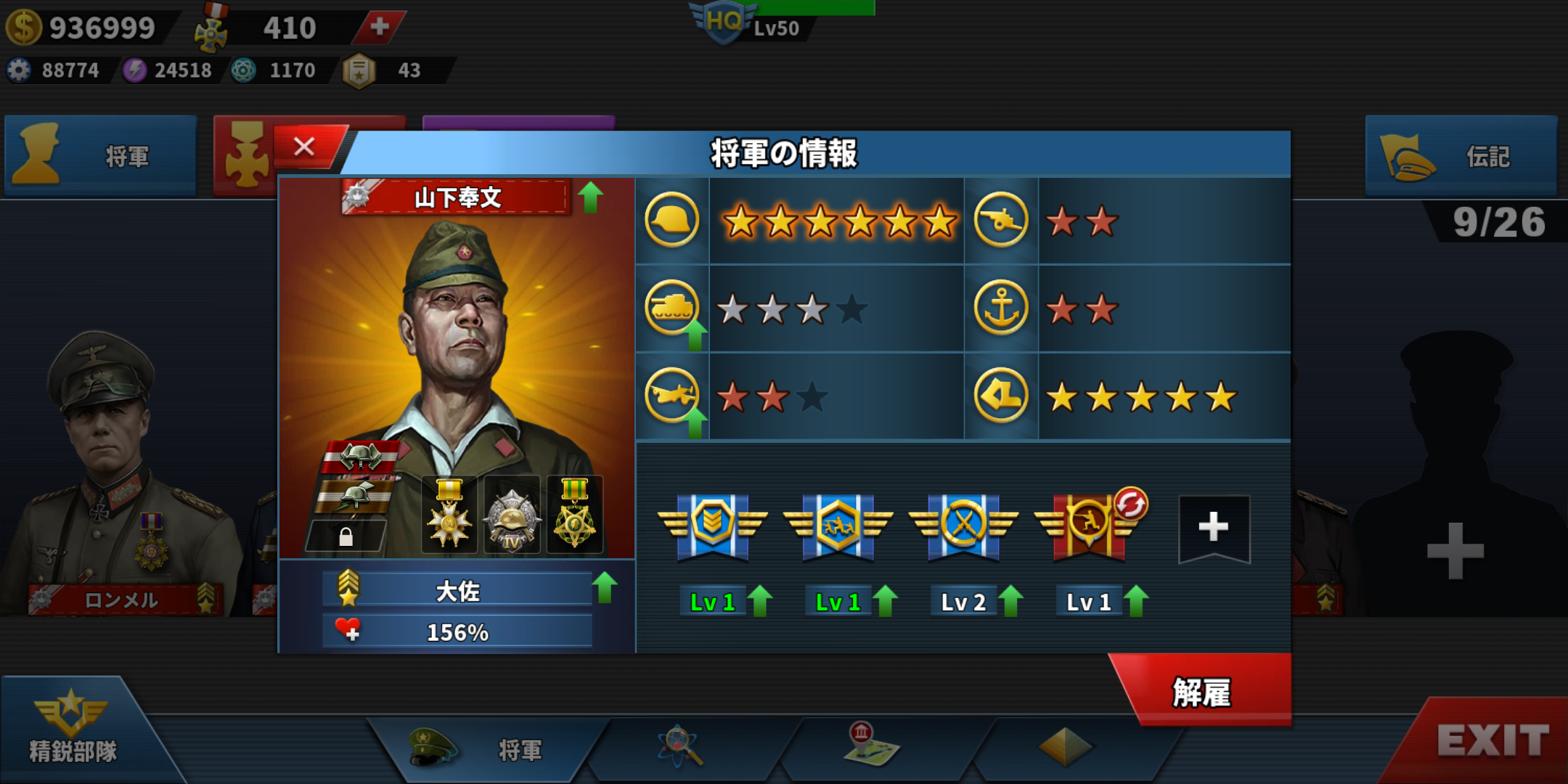This screenshot has width=1568, height=784.
Task: Promote rank using arrow beside 大佐
Action: 605,587
